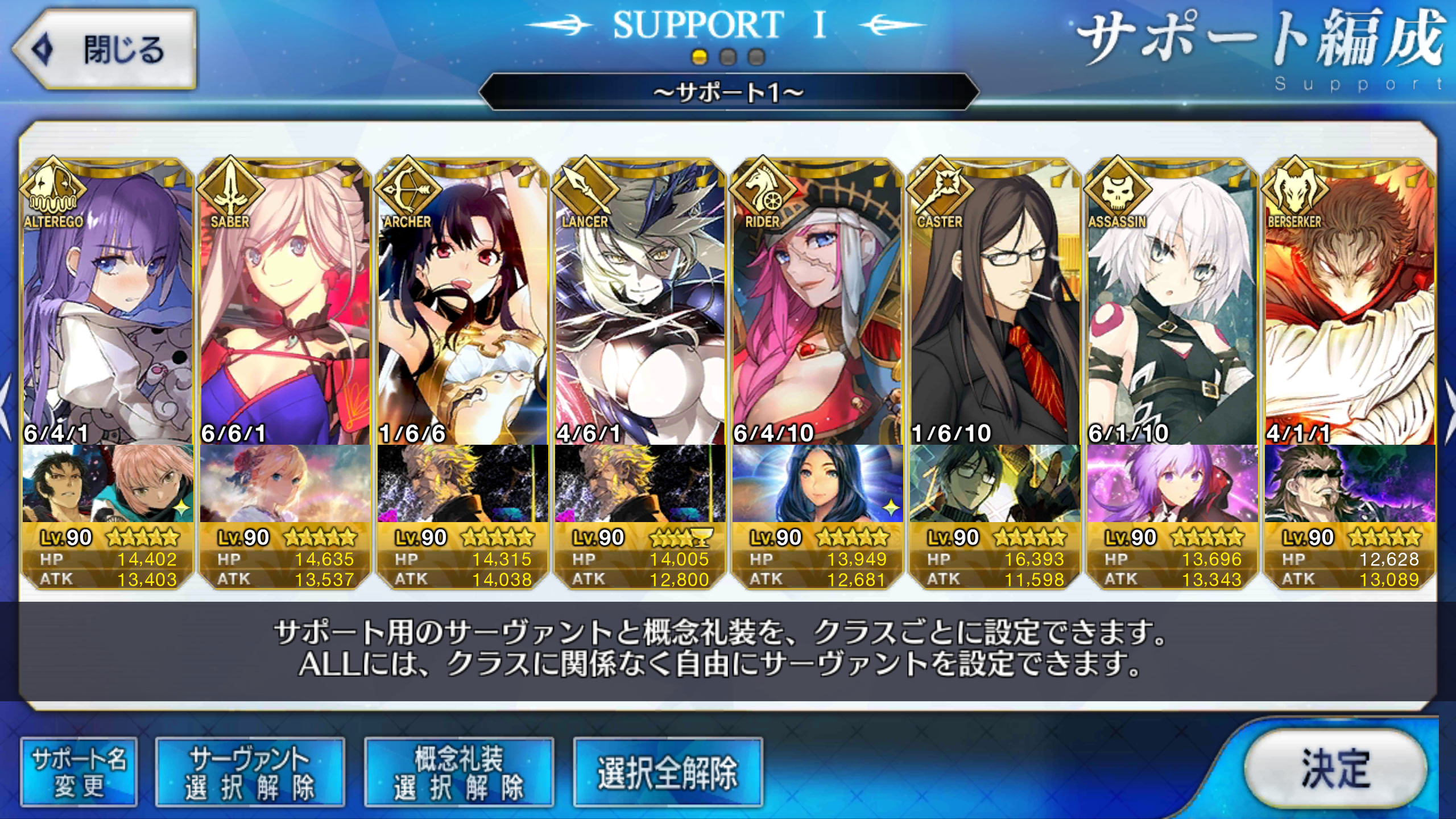Clear all selections with 選択全解除
1456x819 pixels.
tap(668, 772)
